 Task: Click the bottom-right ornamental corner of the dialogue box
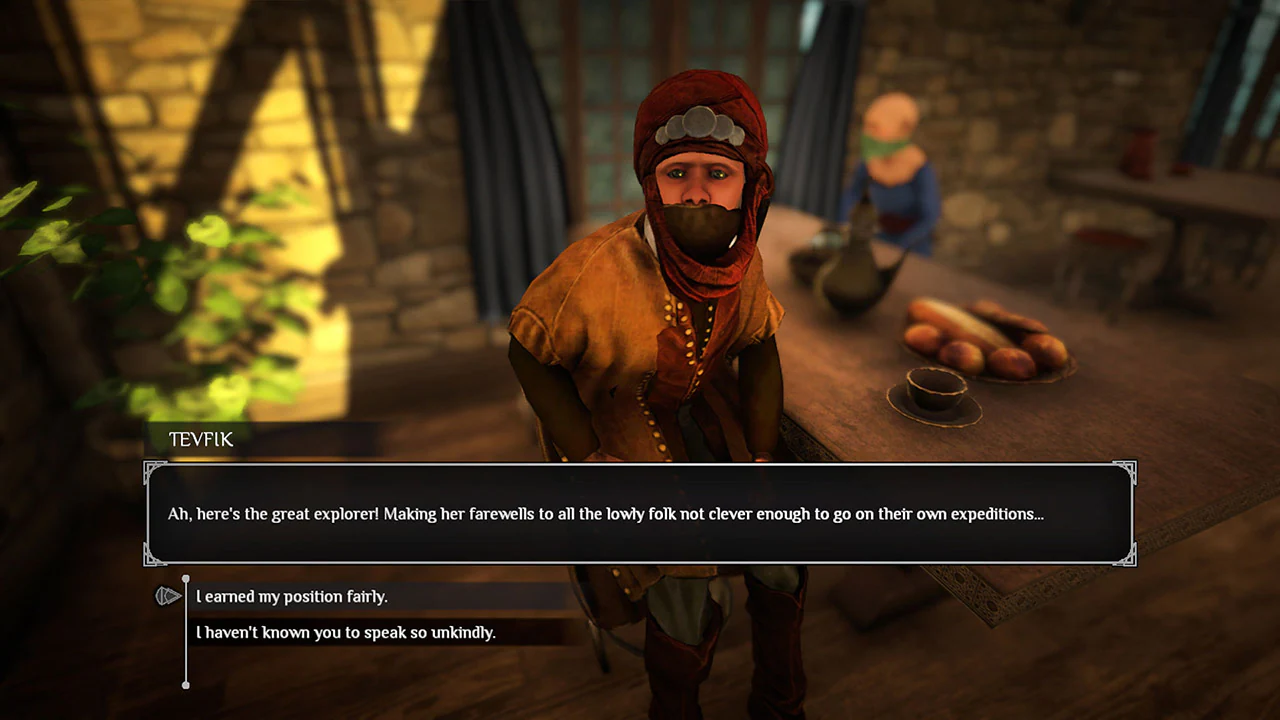pos(1130,558)
